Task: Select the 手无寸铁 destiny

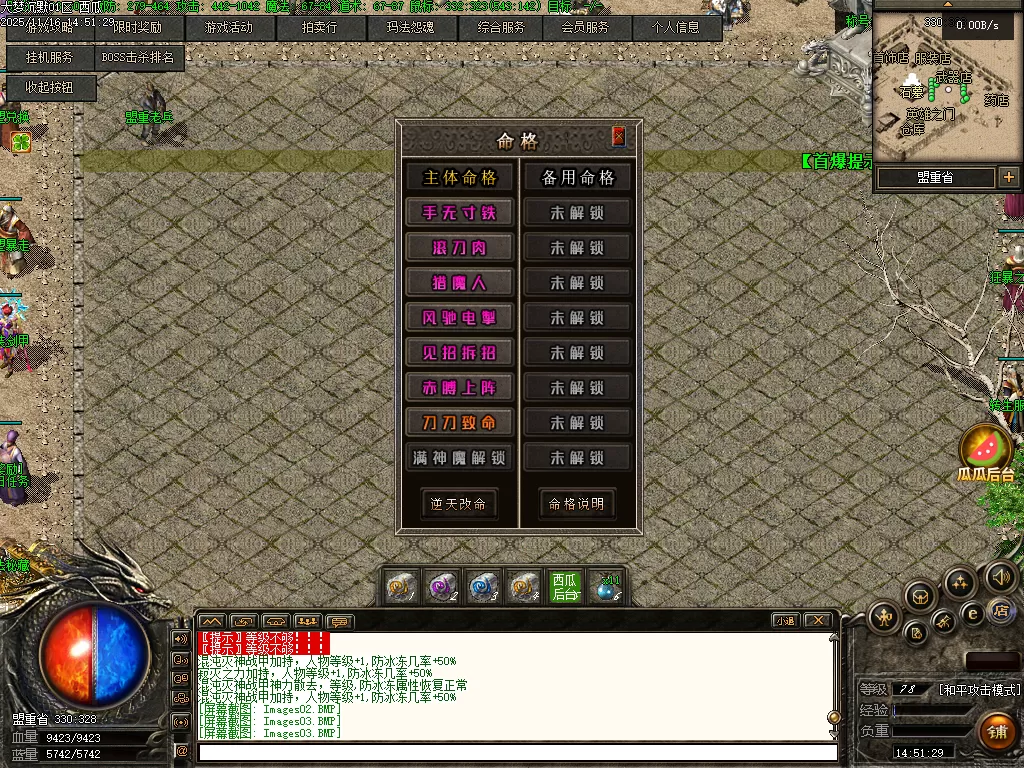Action: click(459, 213)
